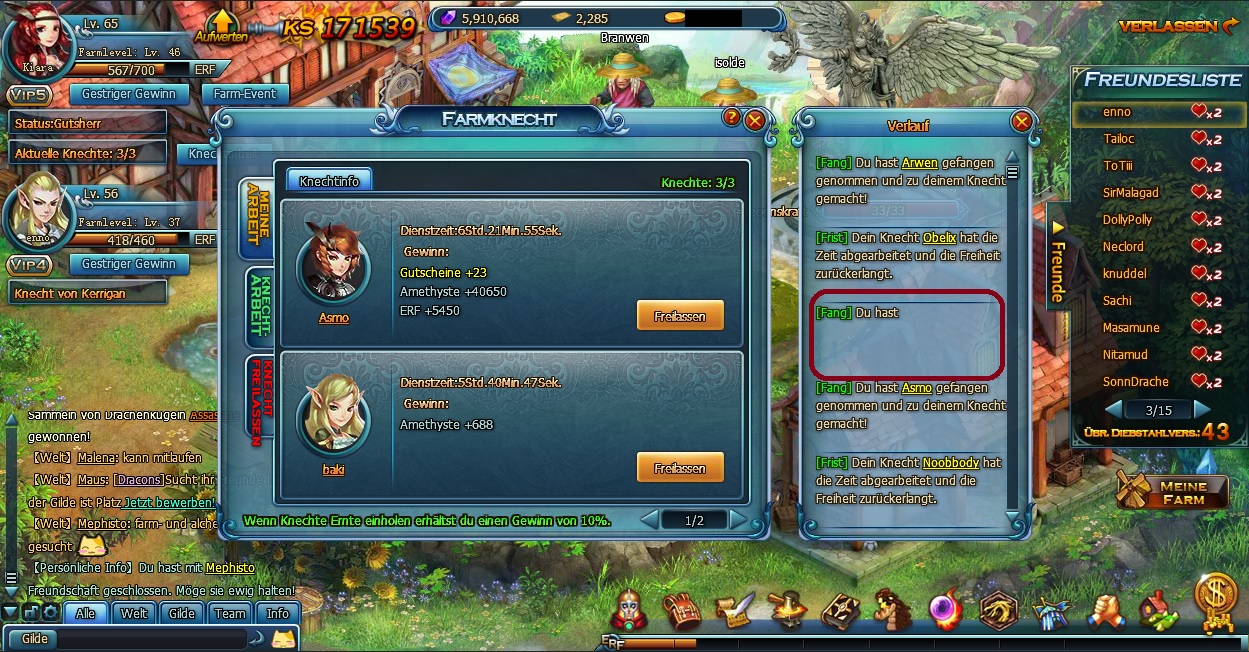1249x652 pixels.
Task: Open Meine Farm
Action: pyautogui.click(x=1172, y=491)
